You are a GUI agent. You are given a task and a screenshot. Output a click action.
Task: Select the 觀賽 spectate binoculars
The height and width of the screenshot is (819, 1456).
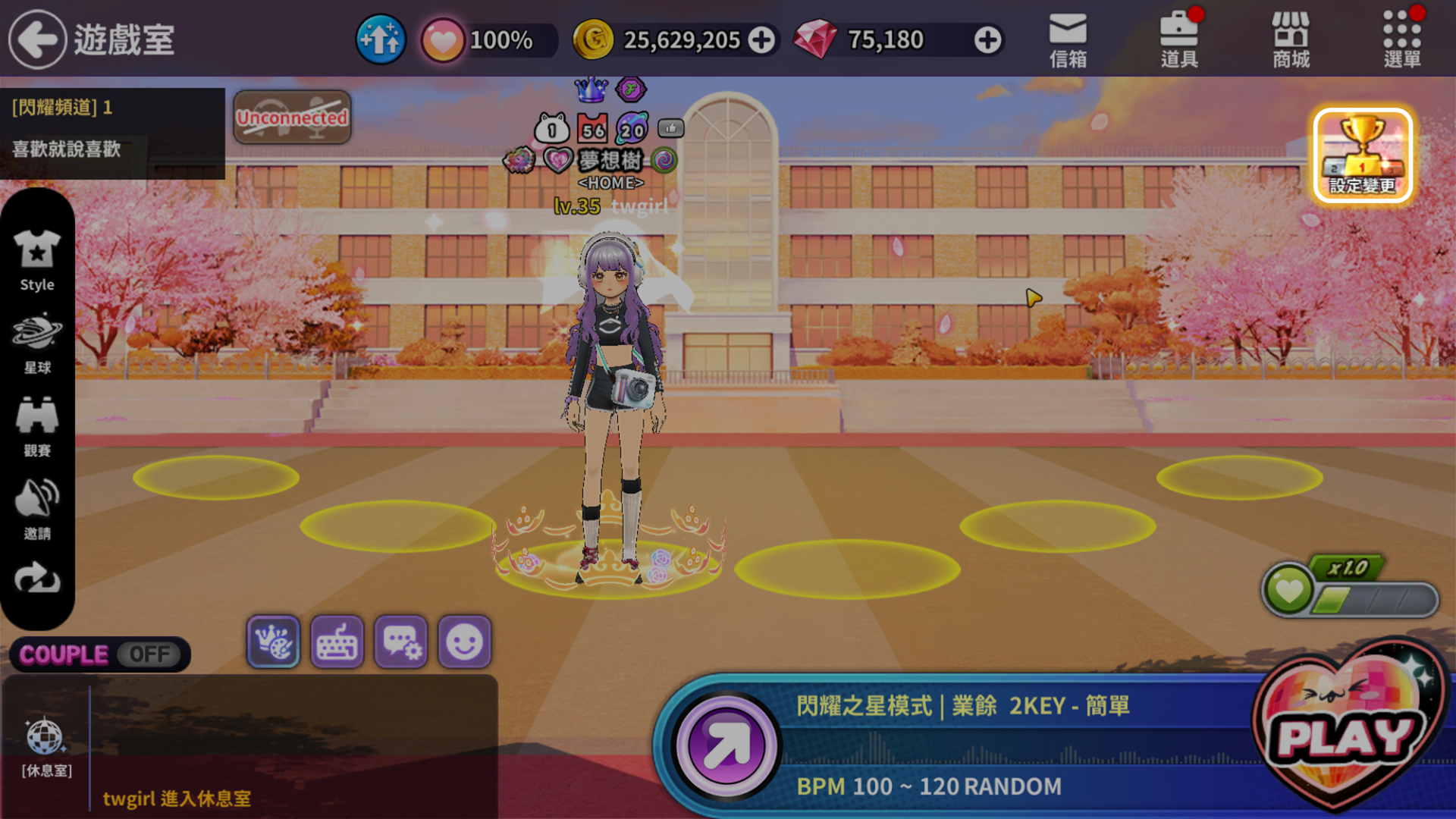click(x=37, y=426)
